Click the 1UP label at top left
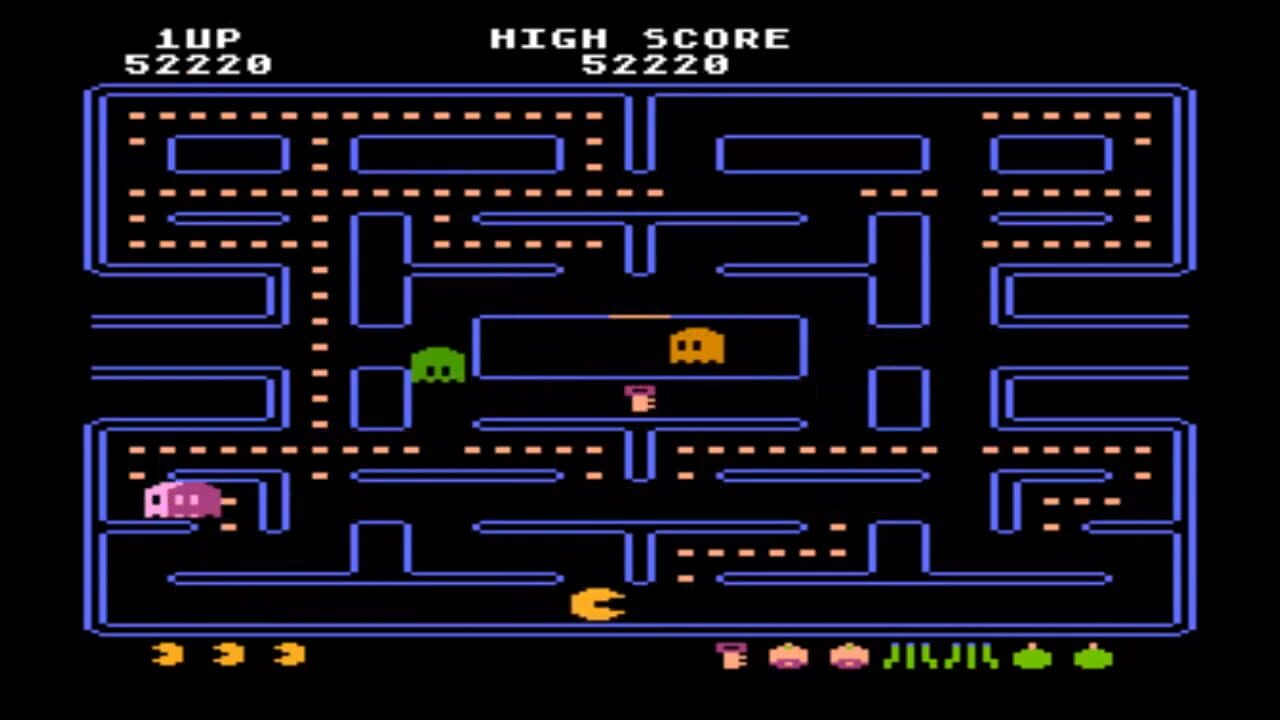This screenshot has width=1280, height=720. [x=199, y=38]
